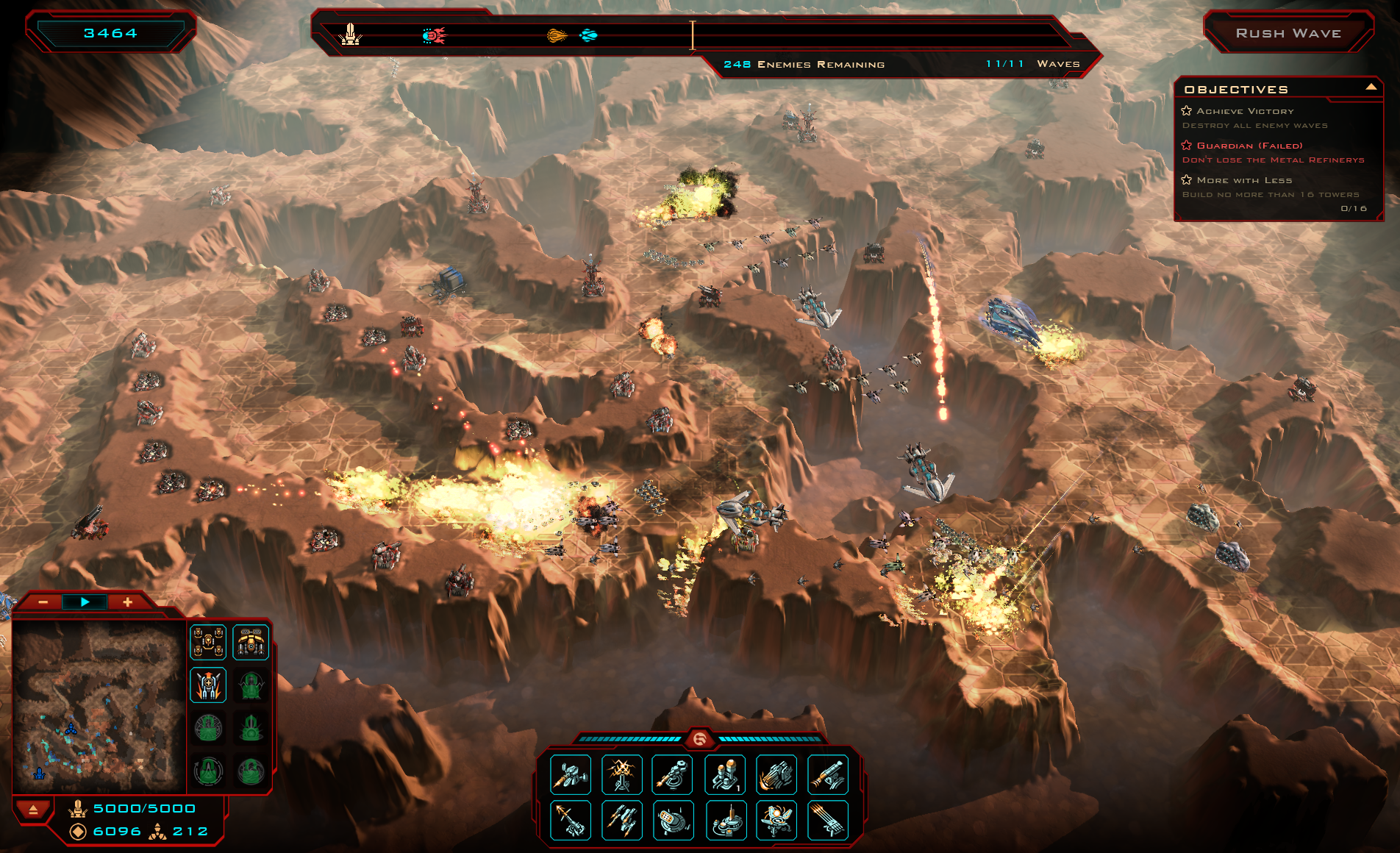The height and width of the screenshot is (853, 1400).
Task: Select the arrow-tipped harpoon tower icon
Action: click(570, 820)
